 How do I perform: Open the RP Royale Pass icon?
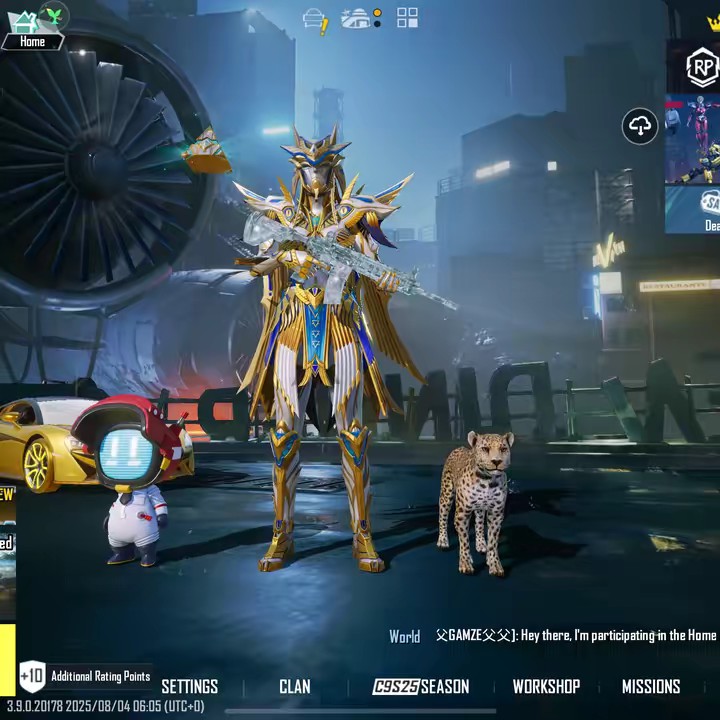(x=702, y=67)
